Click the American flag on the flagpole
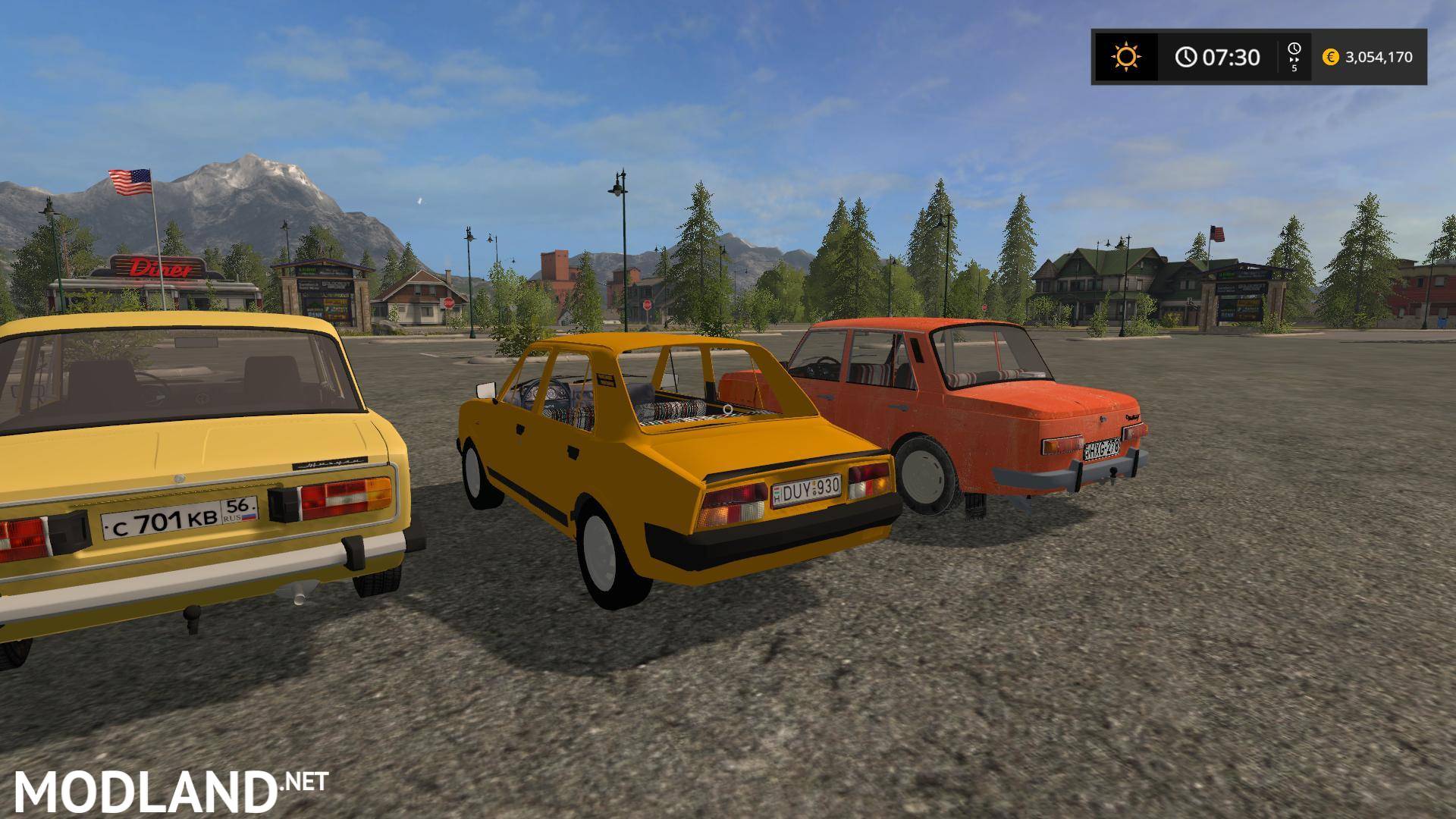 (x=130, y=181)
